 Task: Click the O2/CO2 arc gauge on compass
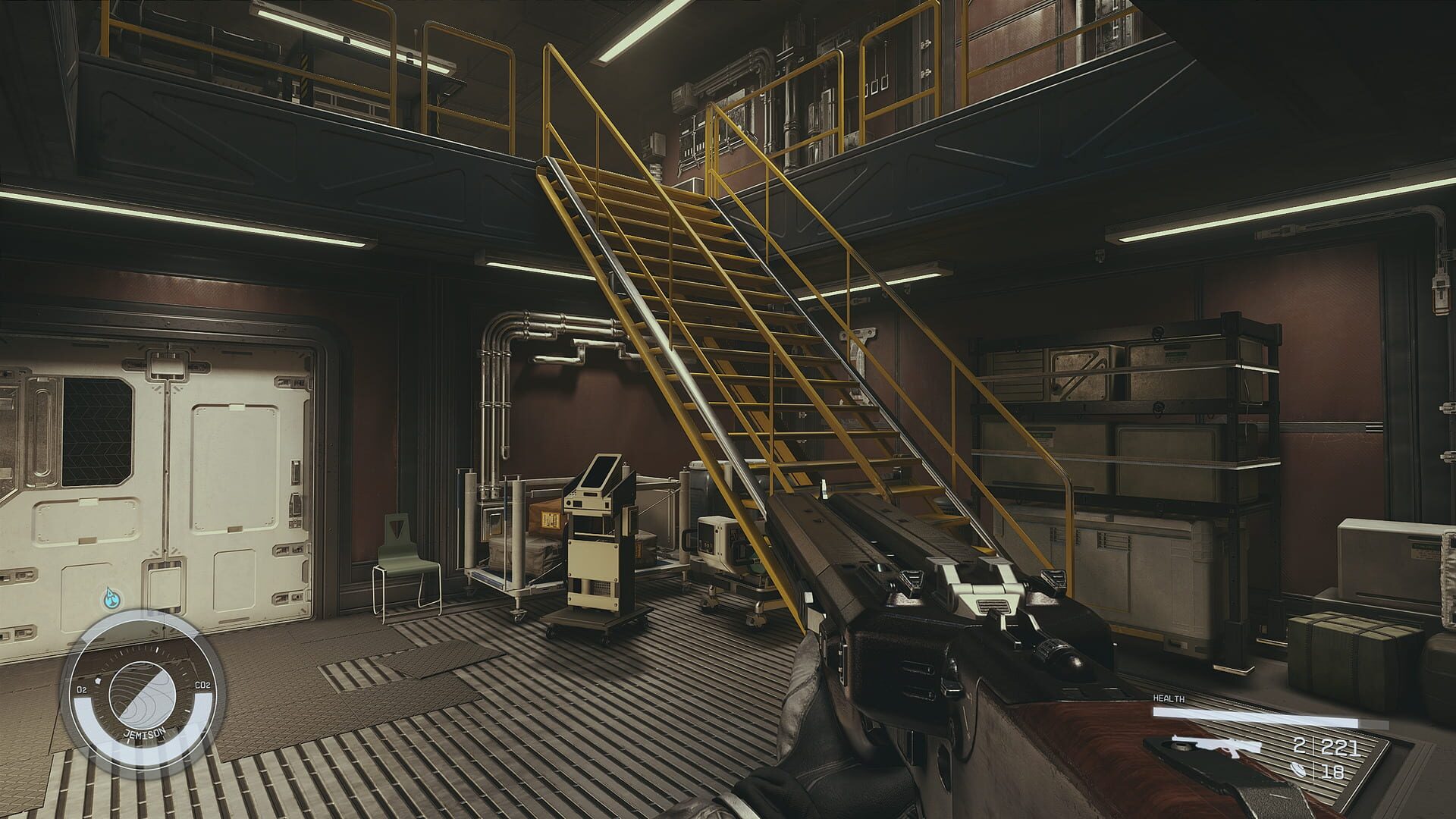[x=83, y=712]
